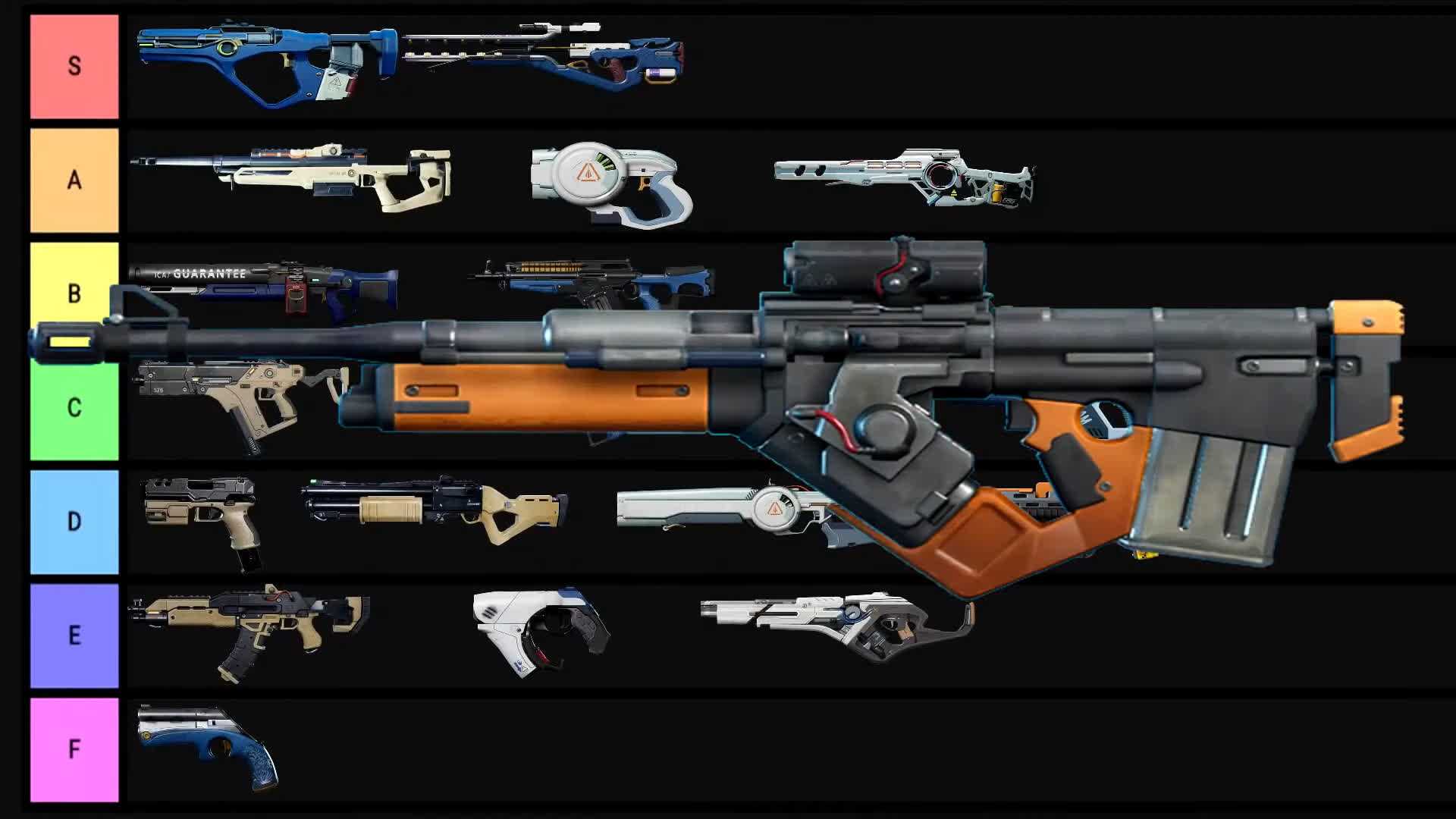Choose the green C tier label
The width and height of the screenshot is (1456, 819).
(74, 408)
